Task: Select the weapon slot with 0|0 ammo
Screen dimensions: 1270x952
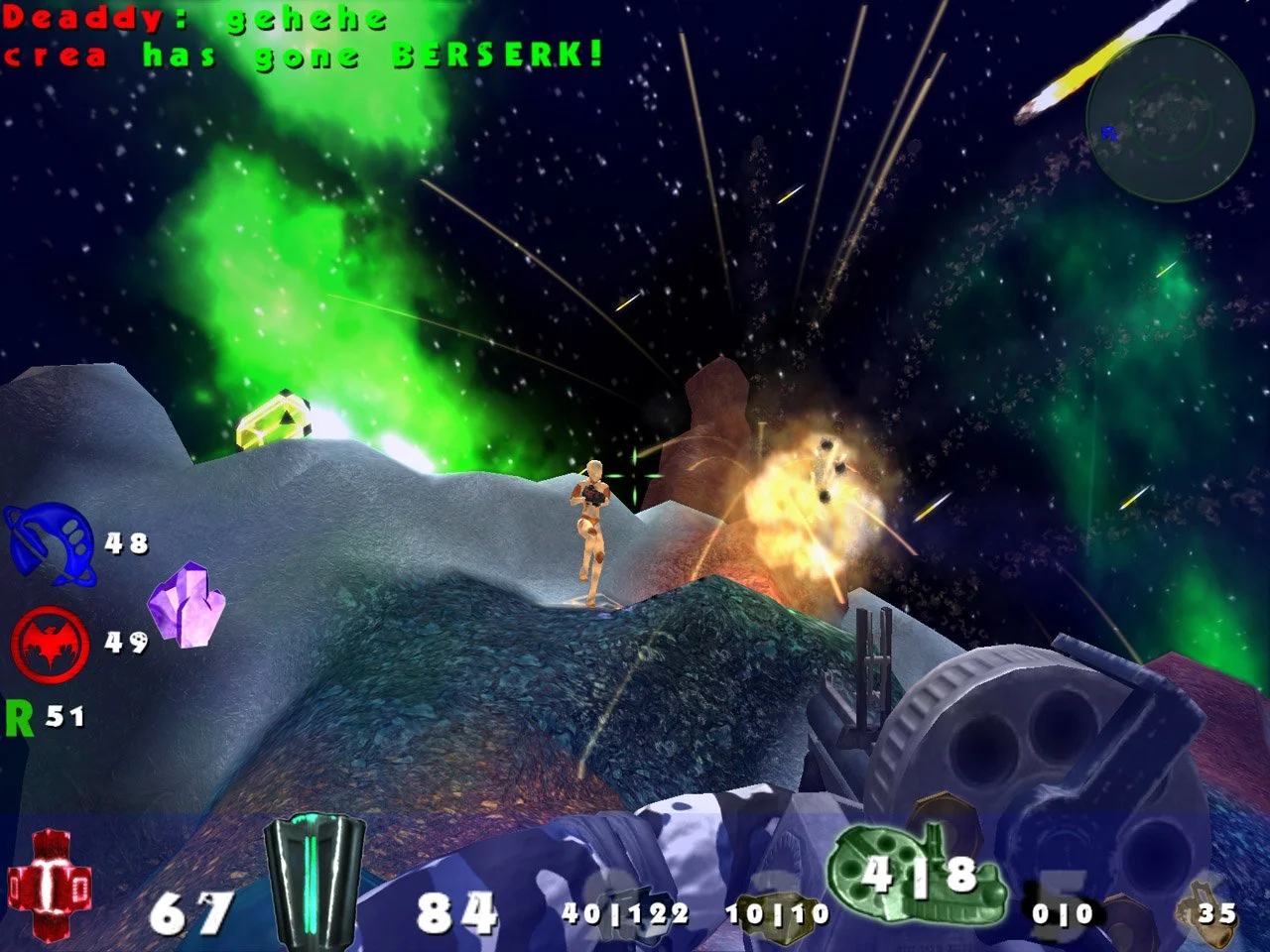Action: point(1064,912)
